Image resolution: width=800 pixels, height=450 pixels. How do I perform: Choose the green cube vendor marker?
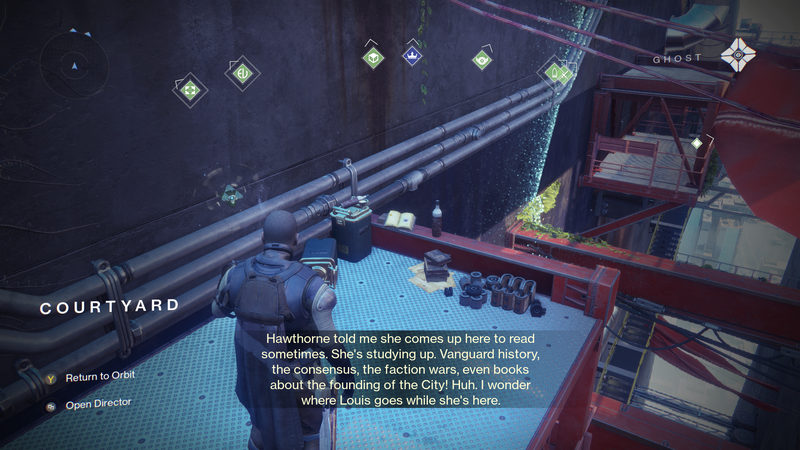coord(373,59)
